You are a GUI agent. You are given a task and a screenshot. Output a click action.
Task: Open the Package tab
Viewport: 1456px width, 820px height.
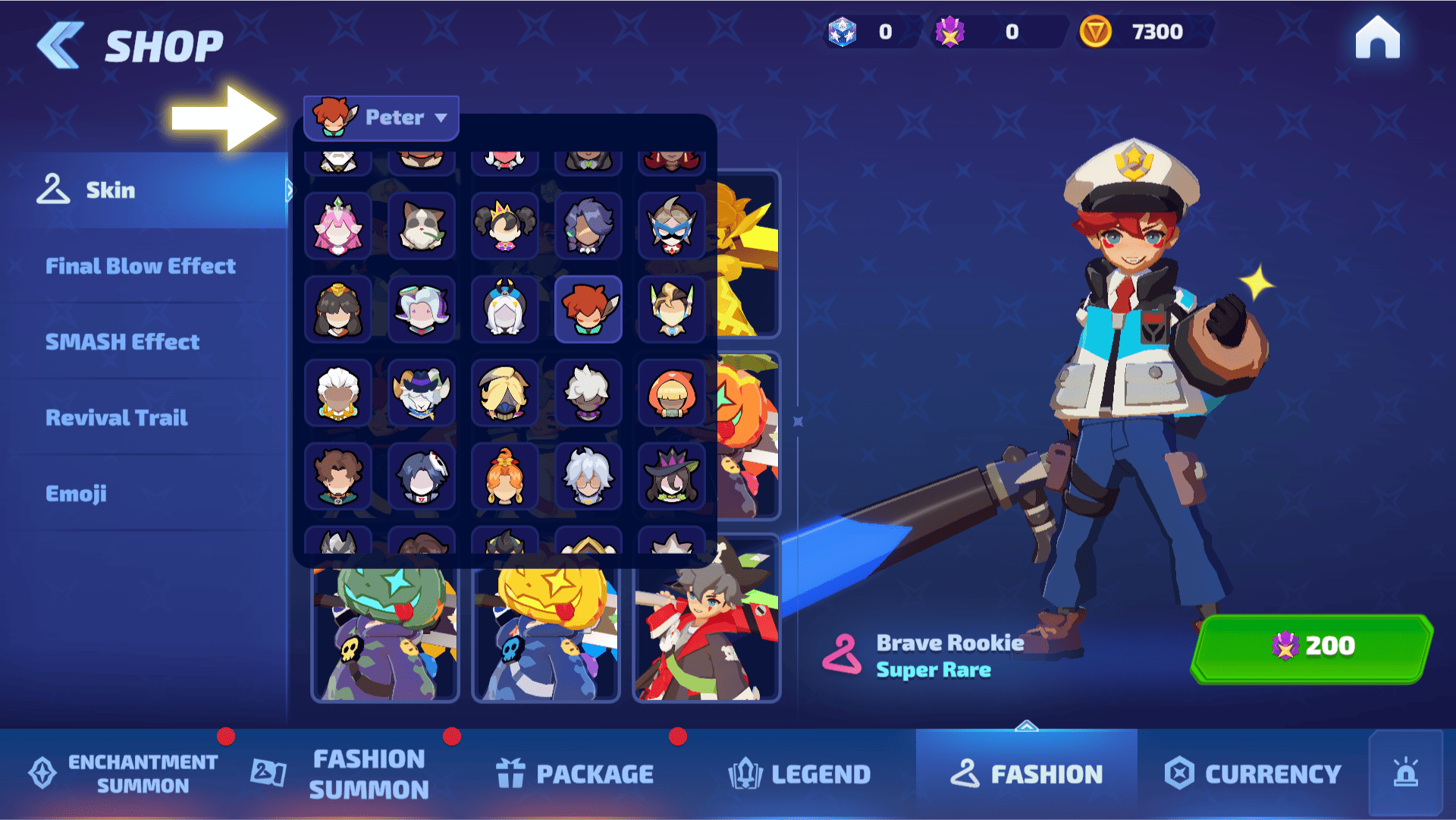coord(576,774)
